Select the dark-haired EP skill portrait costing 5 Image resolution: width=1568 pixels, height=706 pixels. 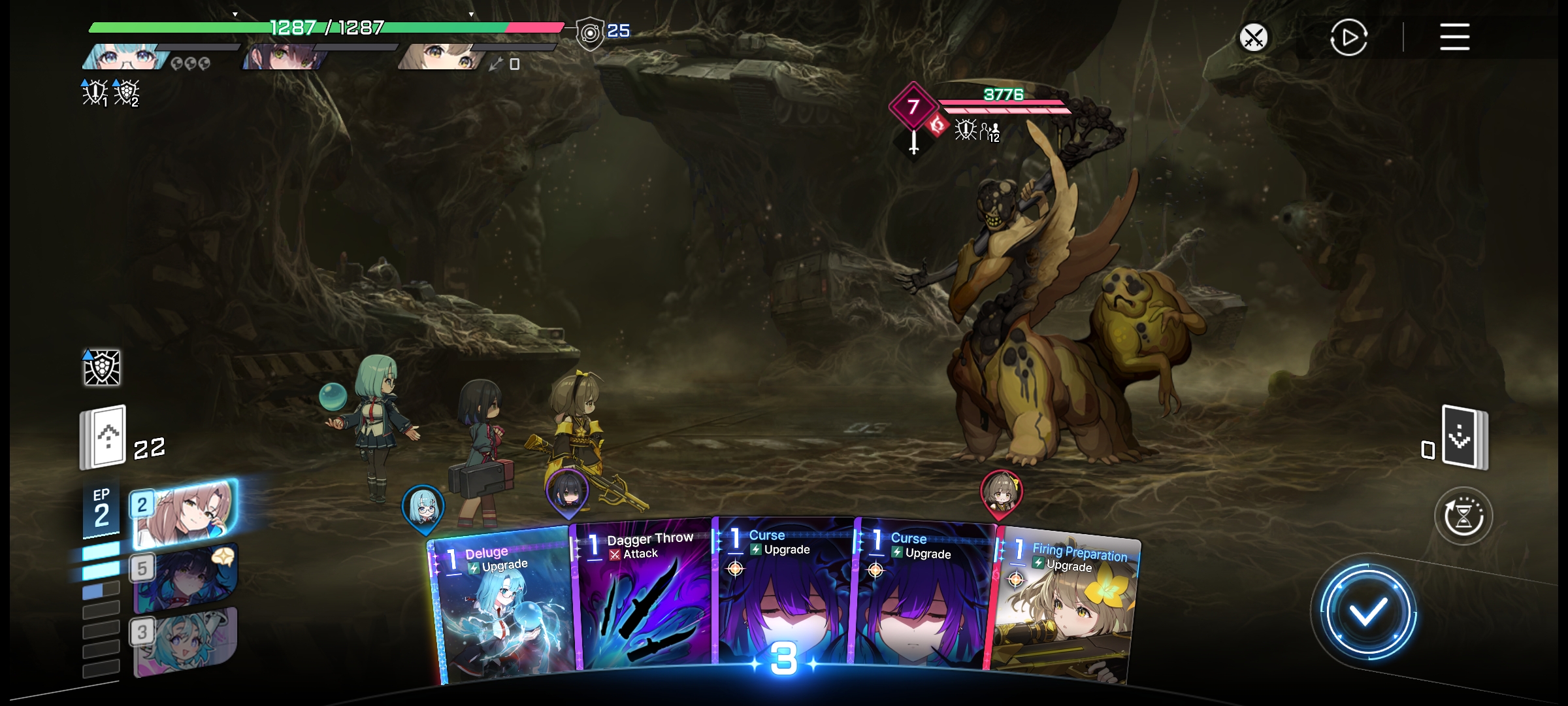pyautogui.click(x=186, y=577)
